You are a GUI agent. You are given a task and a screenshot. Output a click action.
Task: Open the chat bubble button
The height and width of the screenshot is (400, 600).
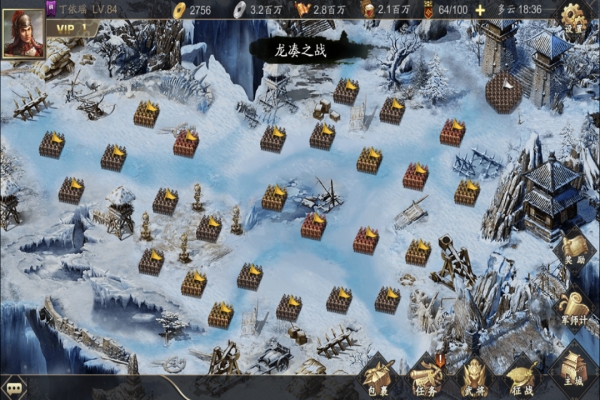pos(14,387)
